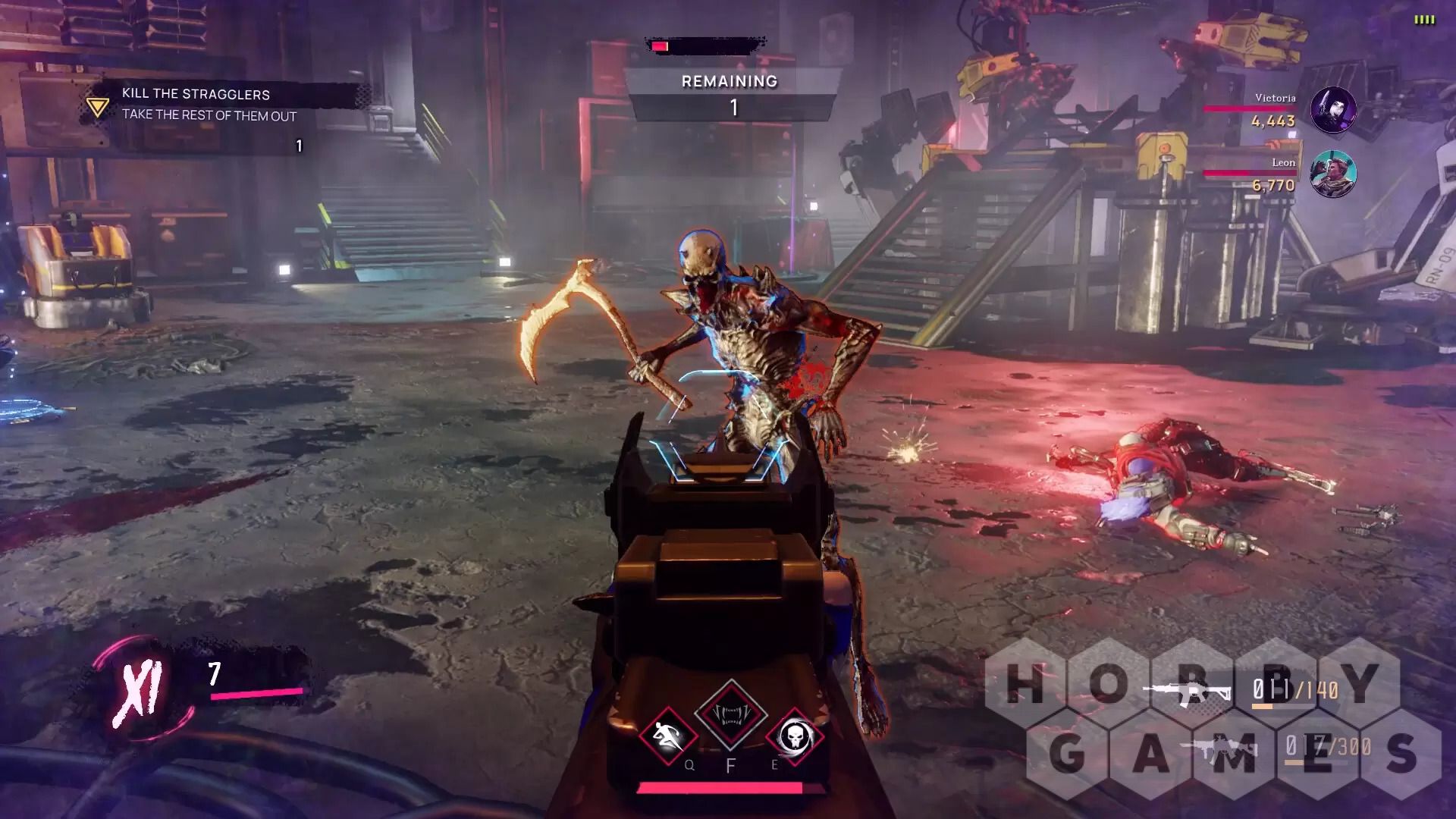Activate the running figure ability icon
This screenshot has width=1456, height=819.
[667, 736]
